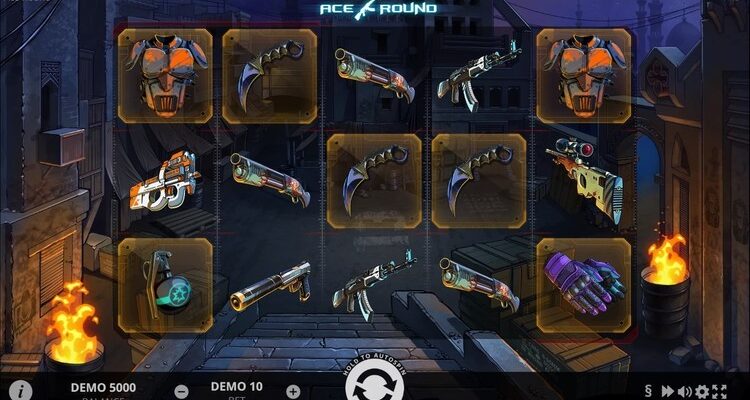
Task: Decrease the bet with the minus button
Action: point(181,391)
